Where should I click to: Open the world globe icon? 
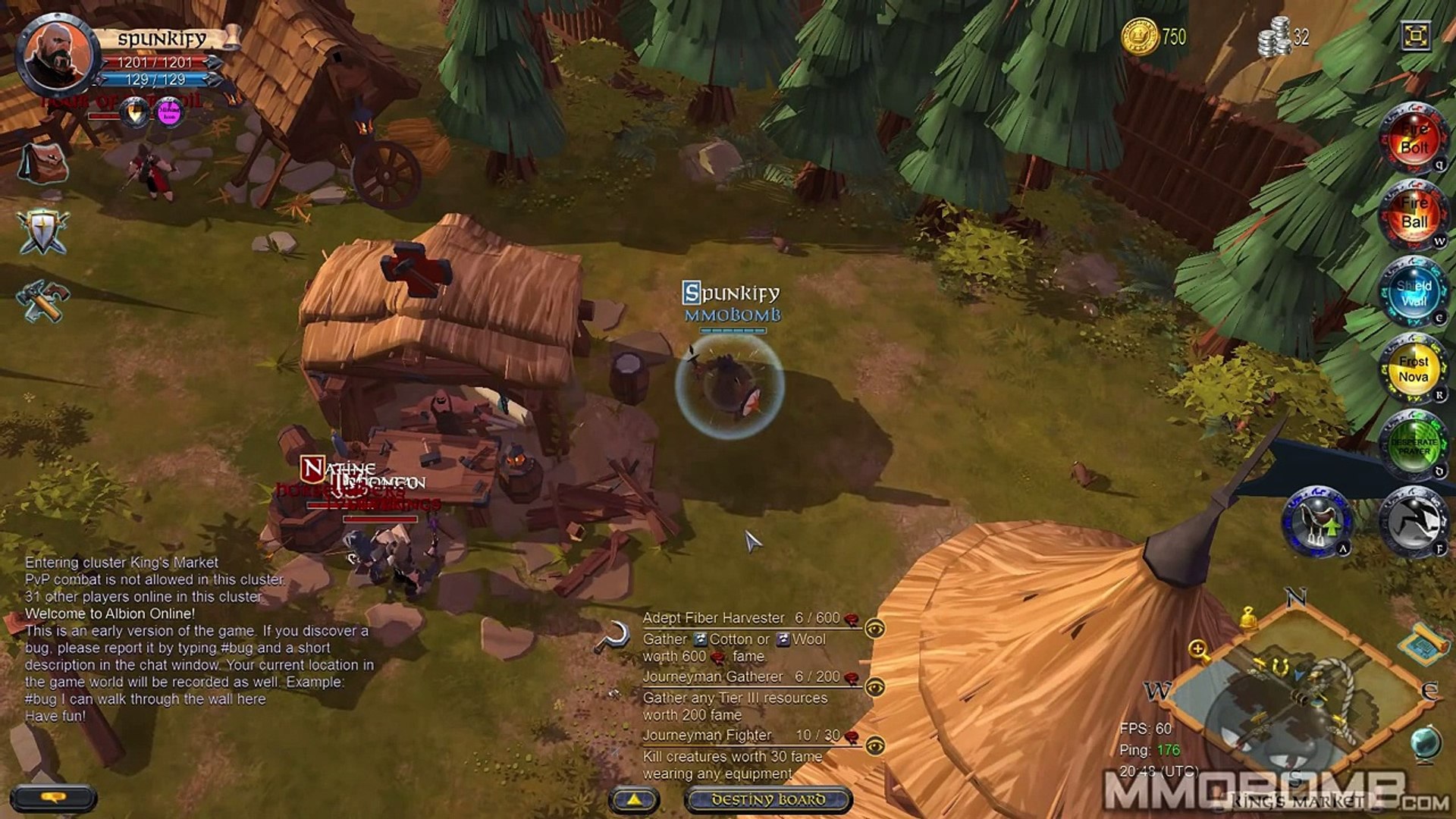1425,741
